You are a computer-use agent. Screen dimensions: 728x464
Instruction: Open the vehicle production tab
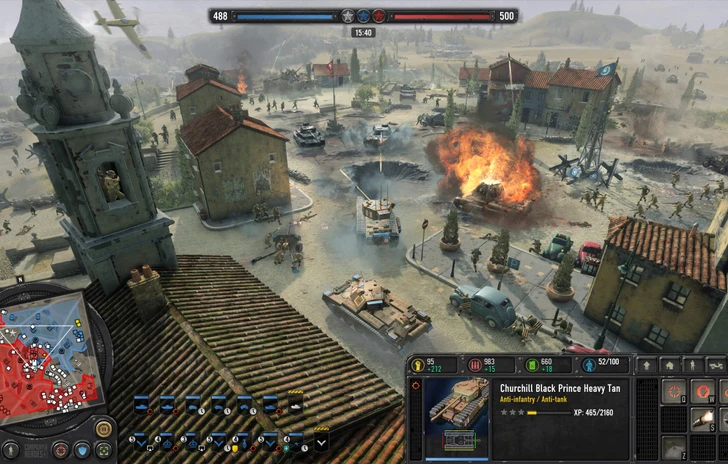[x=716, y=366]
